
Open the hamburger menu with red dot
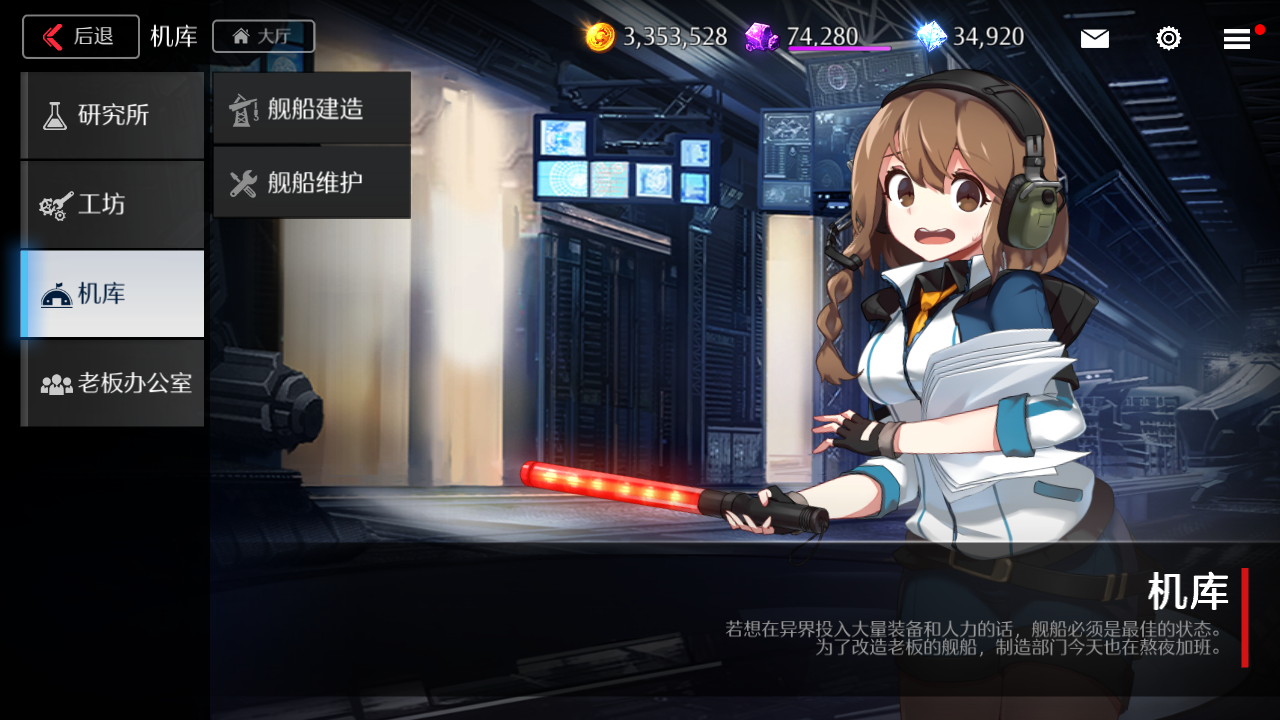[x=1237, y=38]
